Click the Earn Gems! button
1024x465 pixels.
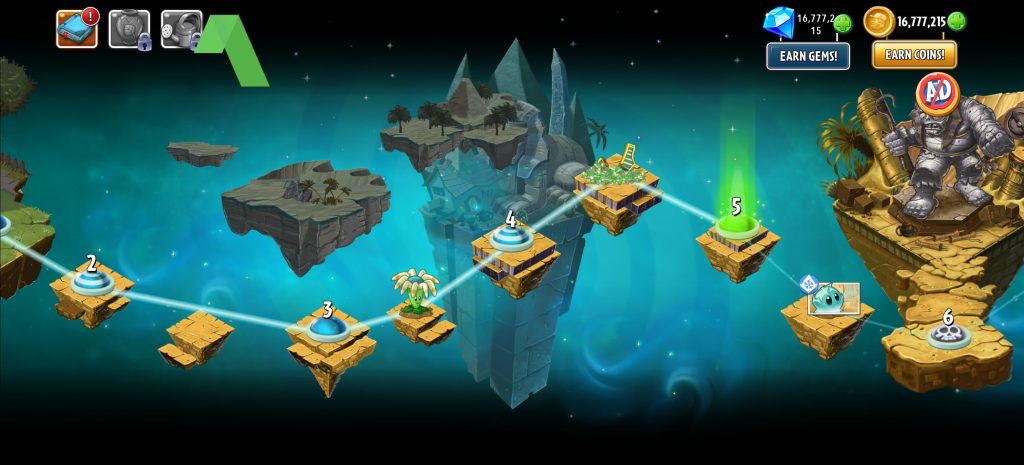[808, 56]
